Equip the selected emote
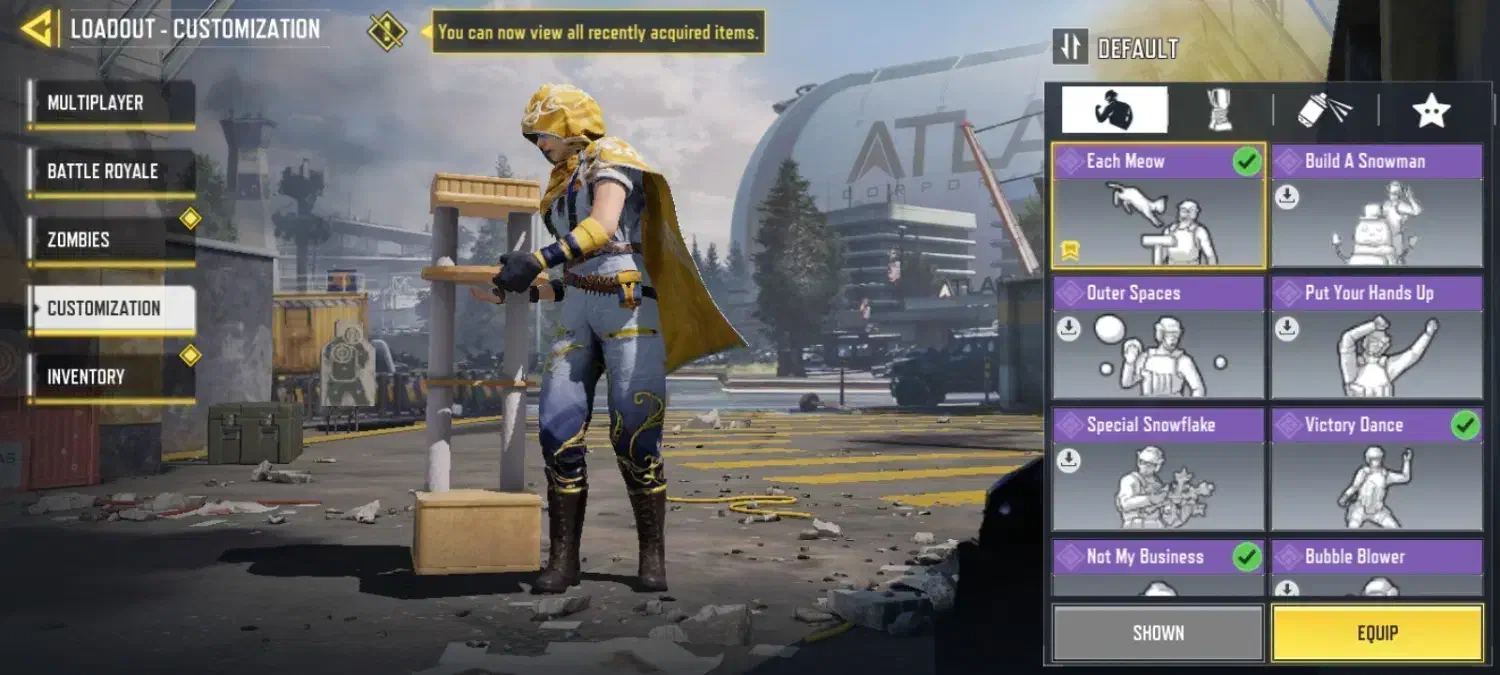 pos(1377,633)
